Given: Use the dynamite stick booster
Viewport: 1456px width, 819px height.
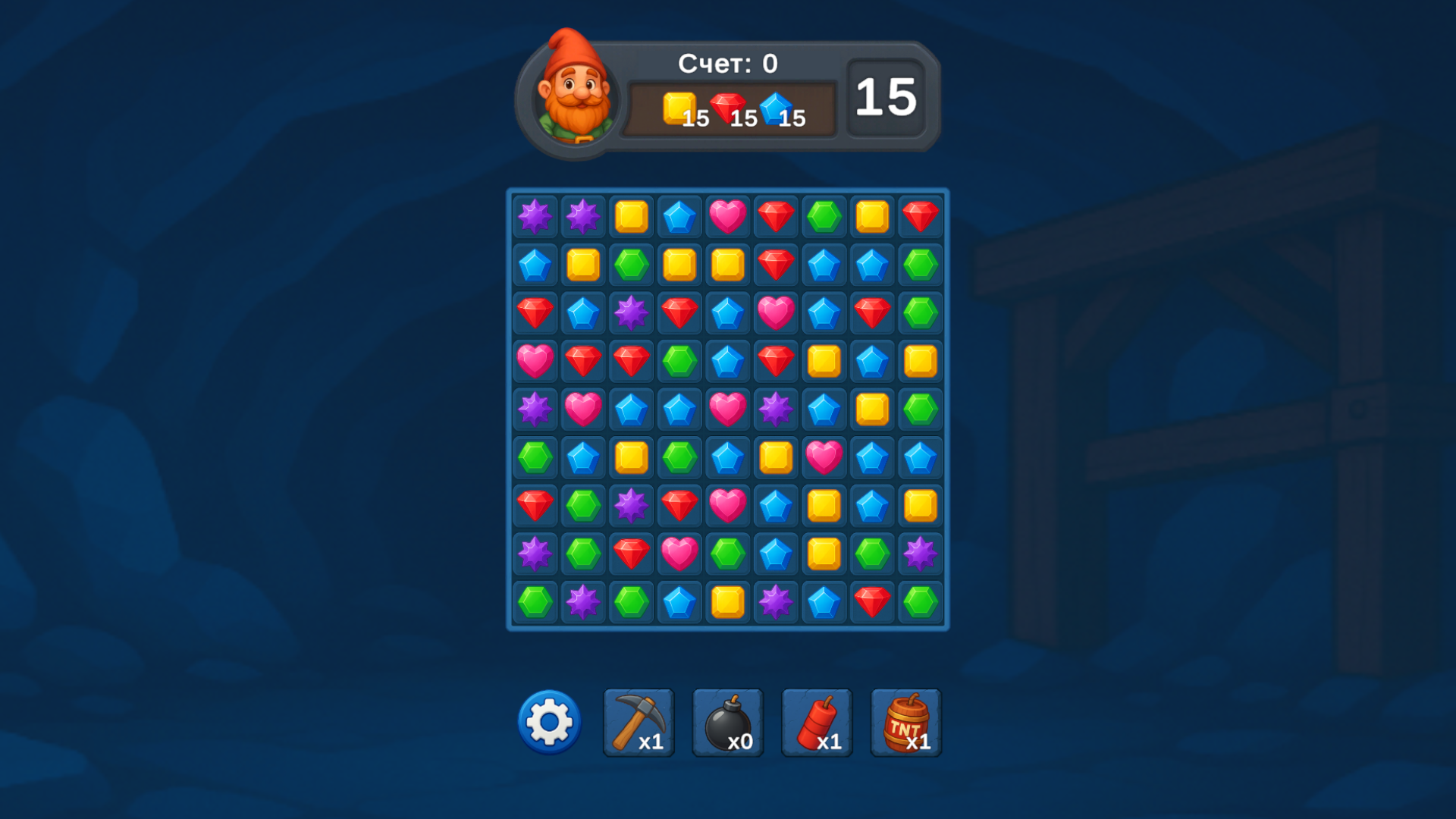Looking at the screenshot, I should coord(815,722).
